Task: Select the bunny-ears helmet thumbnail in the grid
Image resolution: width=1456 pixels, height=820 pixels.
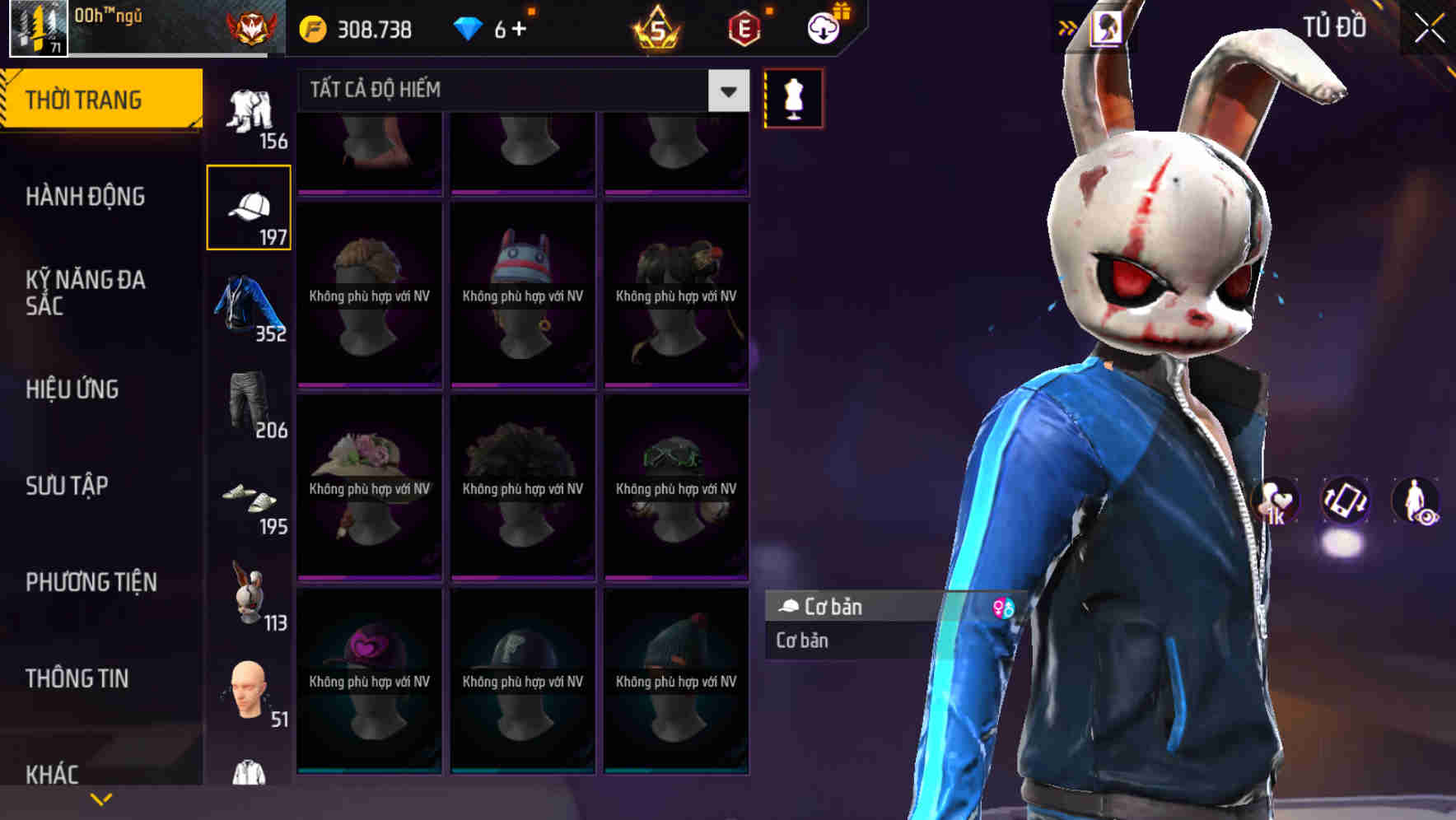Action: [522, 296]
